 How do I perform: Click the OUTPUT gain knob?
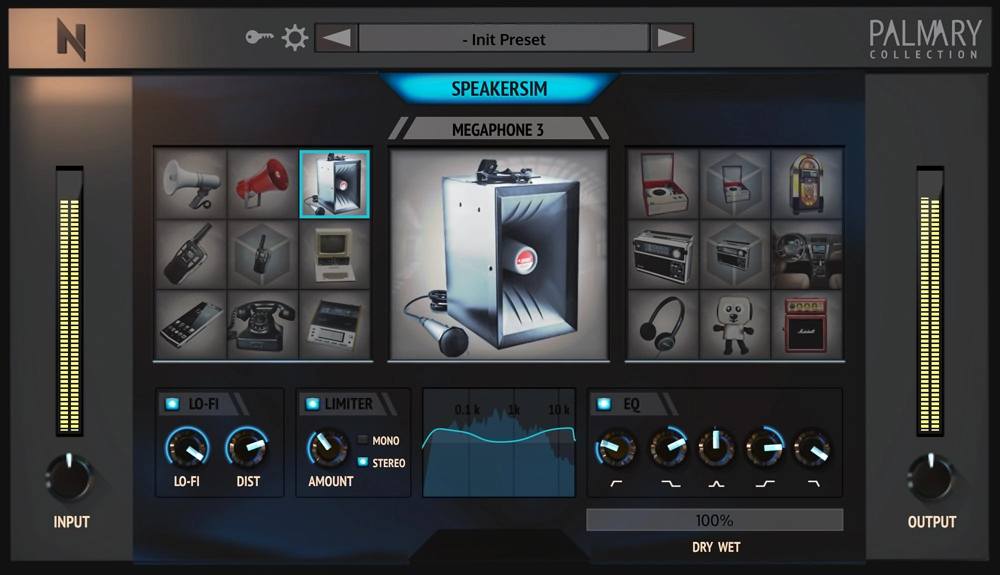click(931, 478)
